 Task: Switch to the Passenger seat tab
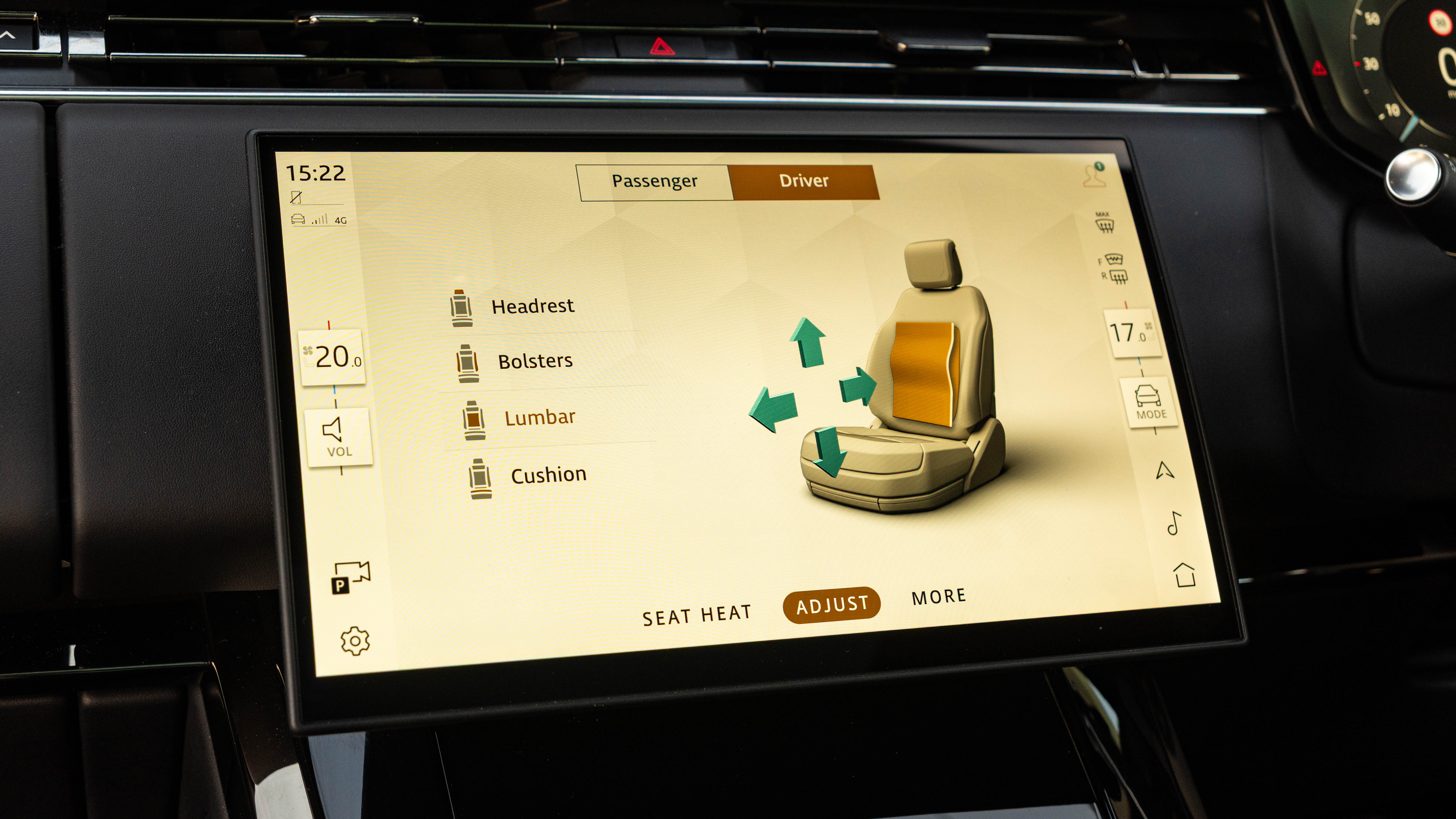[654, 181]
